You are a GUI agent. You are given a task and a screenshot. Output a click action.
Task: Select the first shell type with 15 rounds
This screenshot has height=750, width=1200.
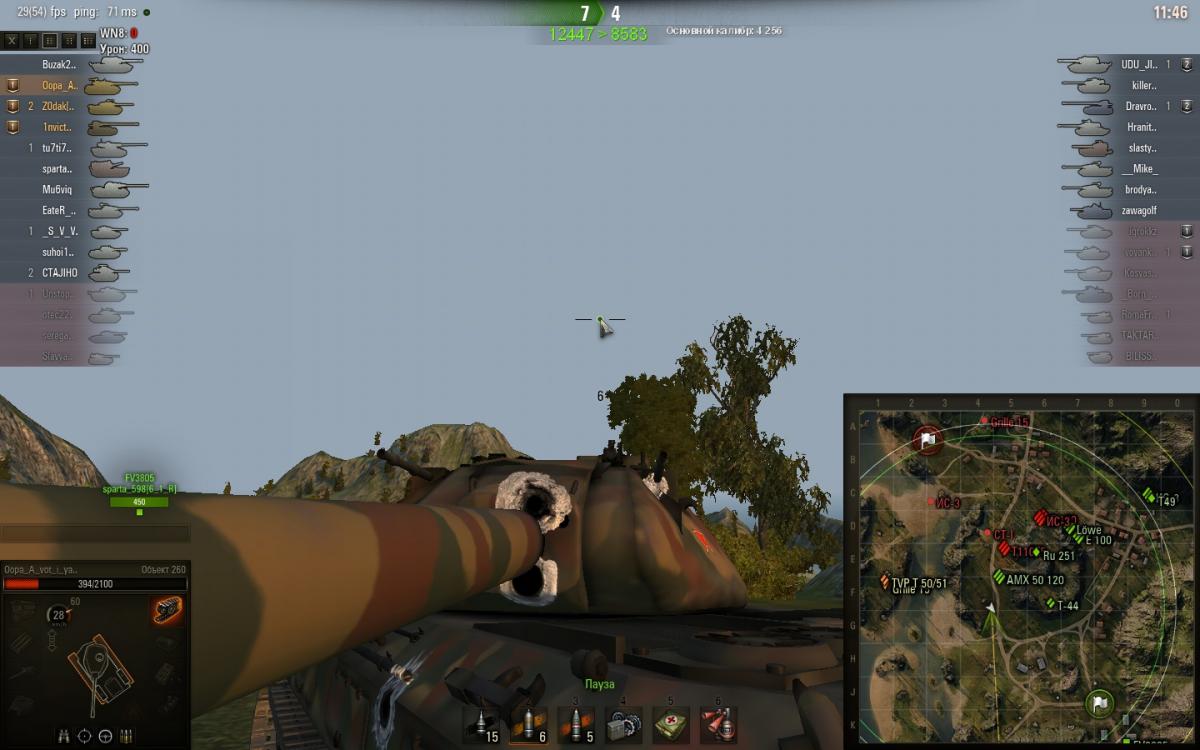coord(484,724)
